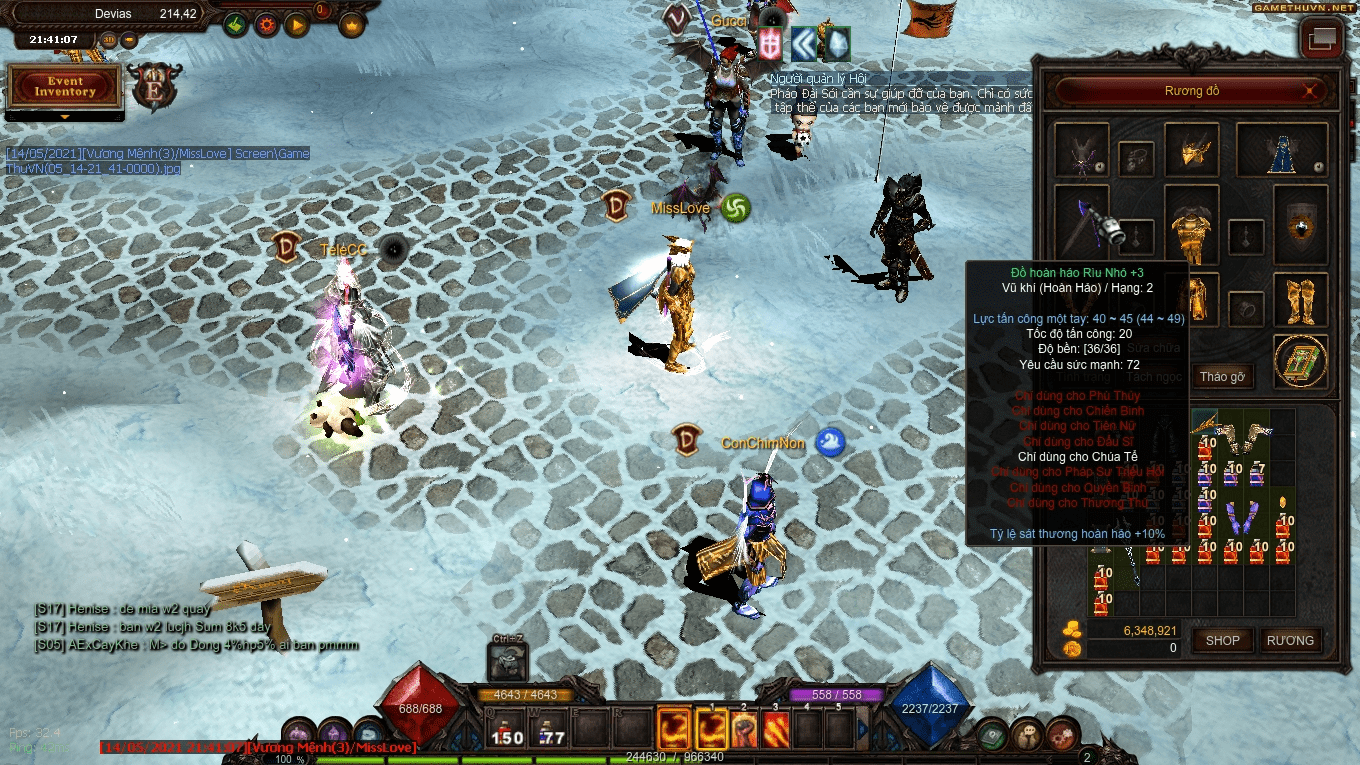Click the RƯƠNG button in the inventory
Image resolution: width=1360 pixels, height=765 pixels.
point(1290,641)
